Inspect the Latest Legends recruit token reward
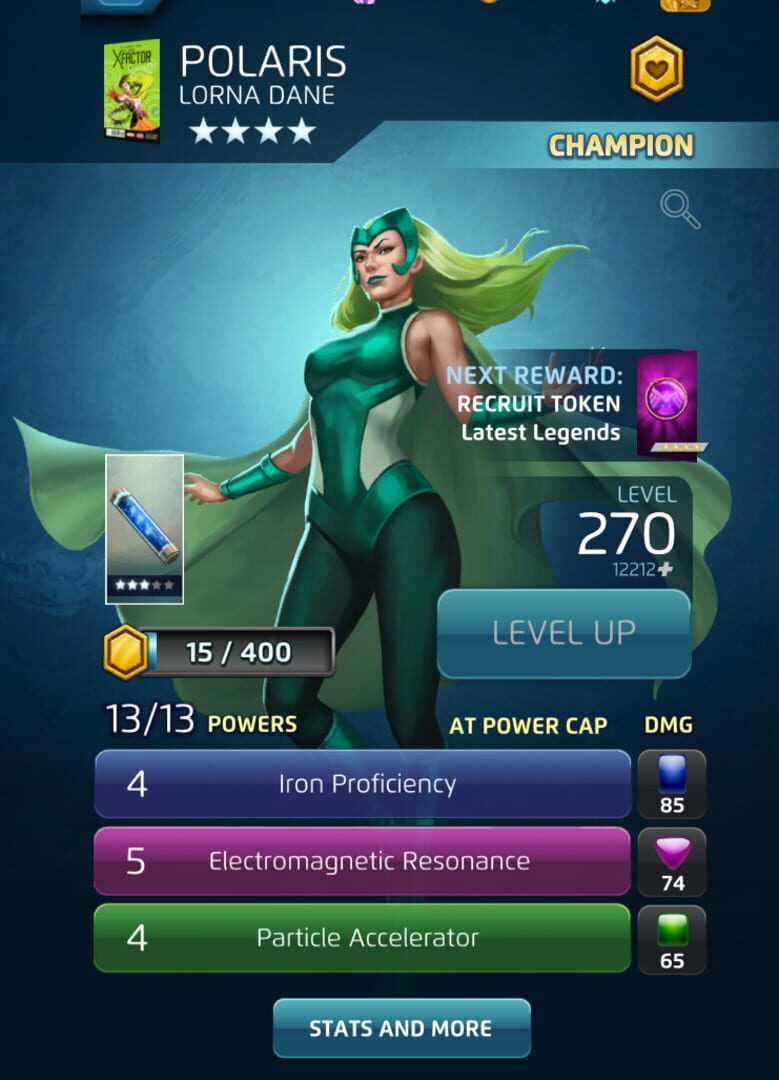The height and width of the screenshot is (1080, 779). (667, 403)
